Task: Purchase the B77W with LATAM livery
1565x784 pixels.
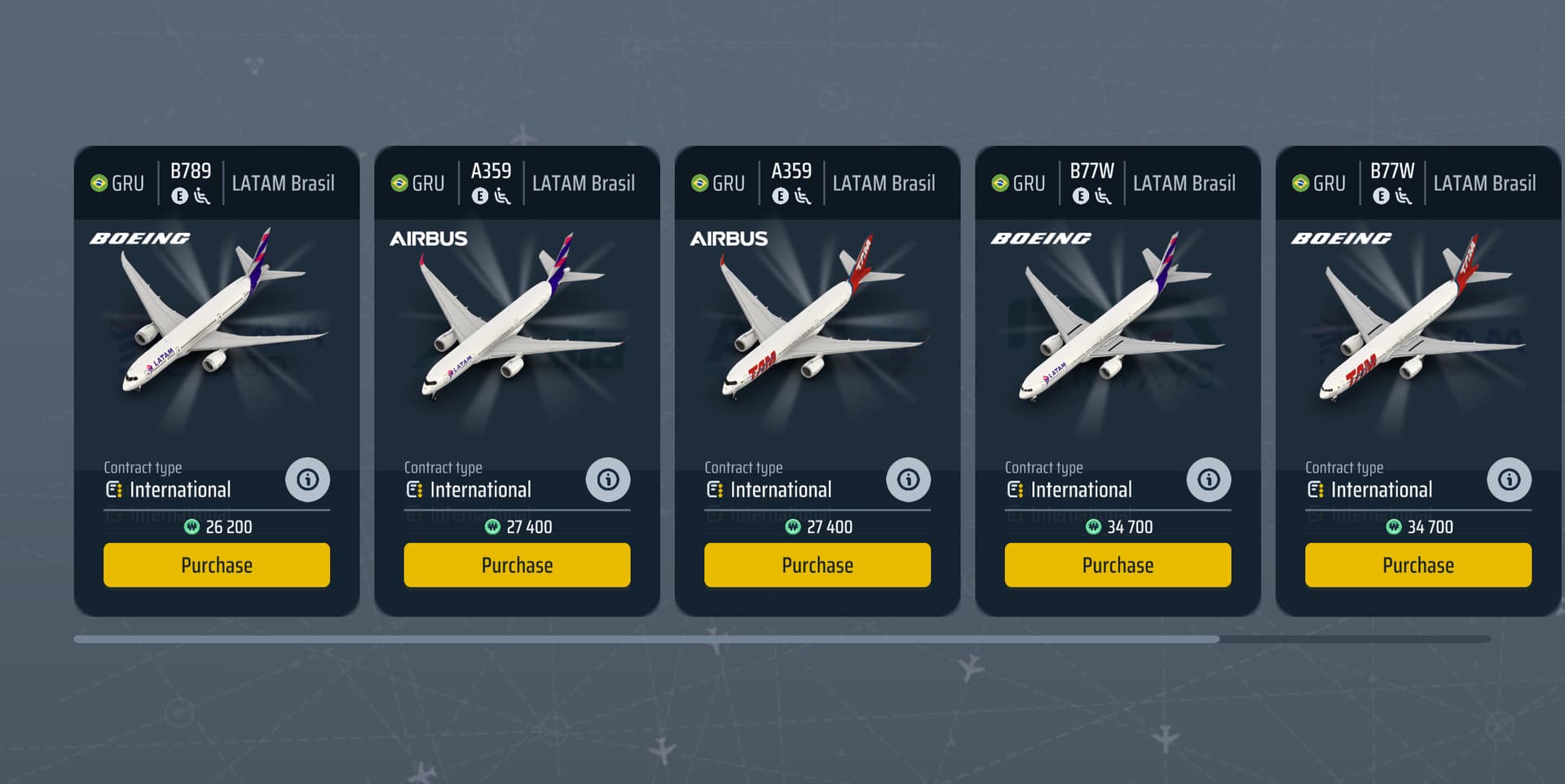Action: [x=1118, y=565]
